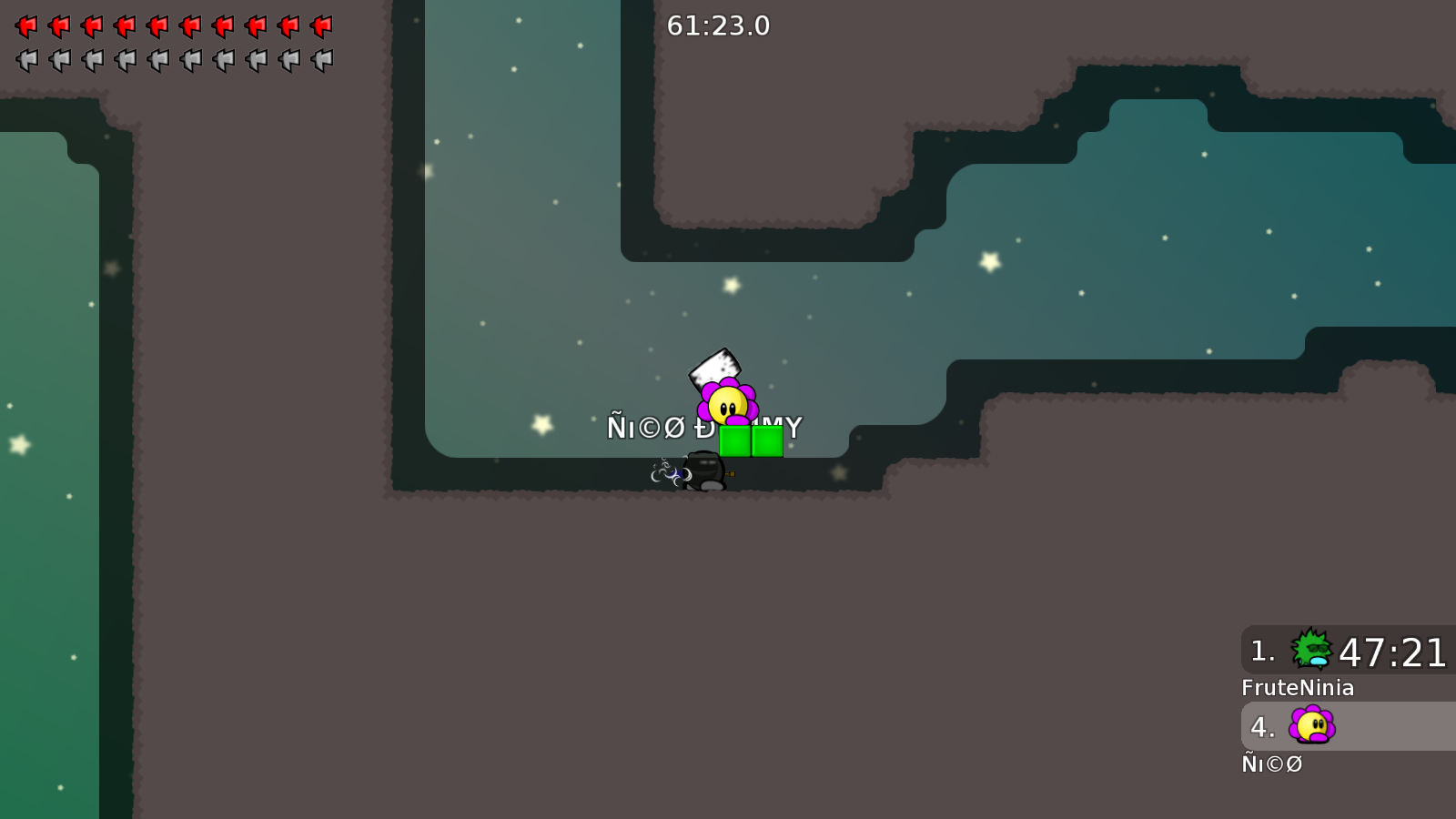Image resolution: width=1456 pixels, height=819 pixels.
Task: Click the rank 4 leaderboard entry
Action: [1347, 726]
